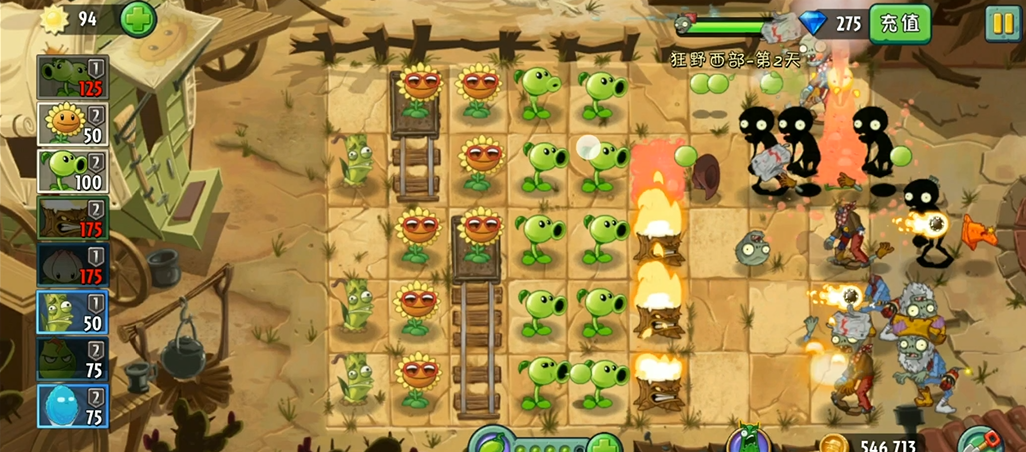Choose the Iceberg Lettuce seed packet
The width and height of the screenshot is (1026, 452).
coord(72,406)
